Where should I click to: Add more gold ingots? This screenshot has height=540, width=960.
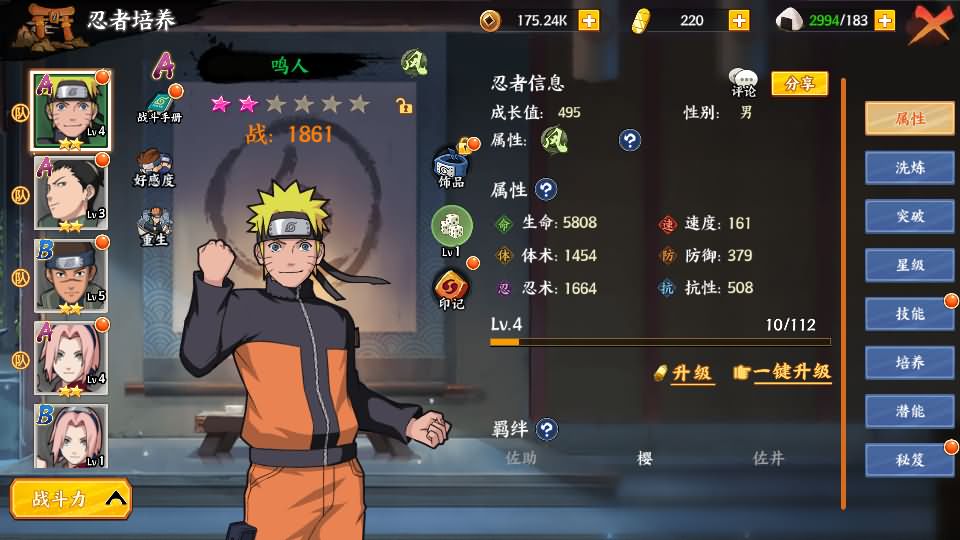click(739, 20)
